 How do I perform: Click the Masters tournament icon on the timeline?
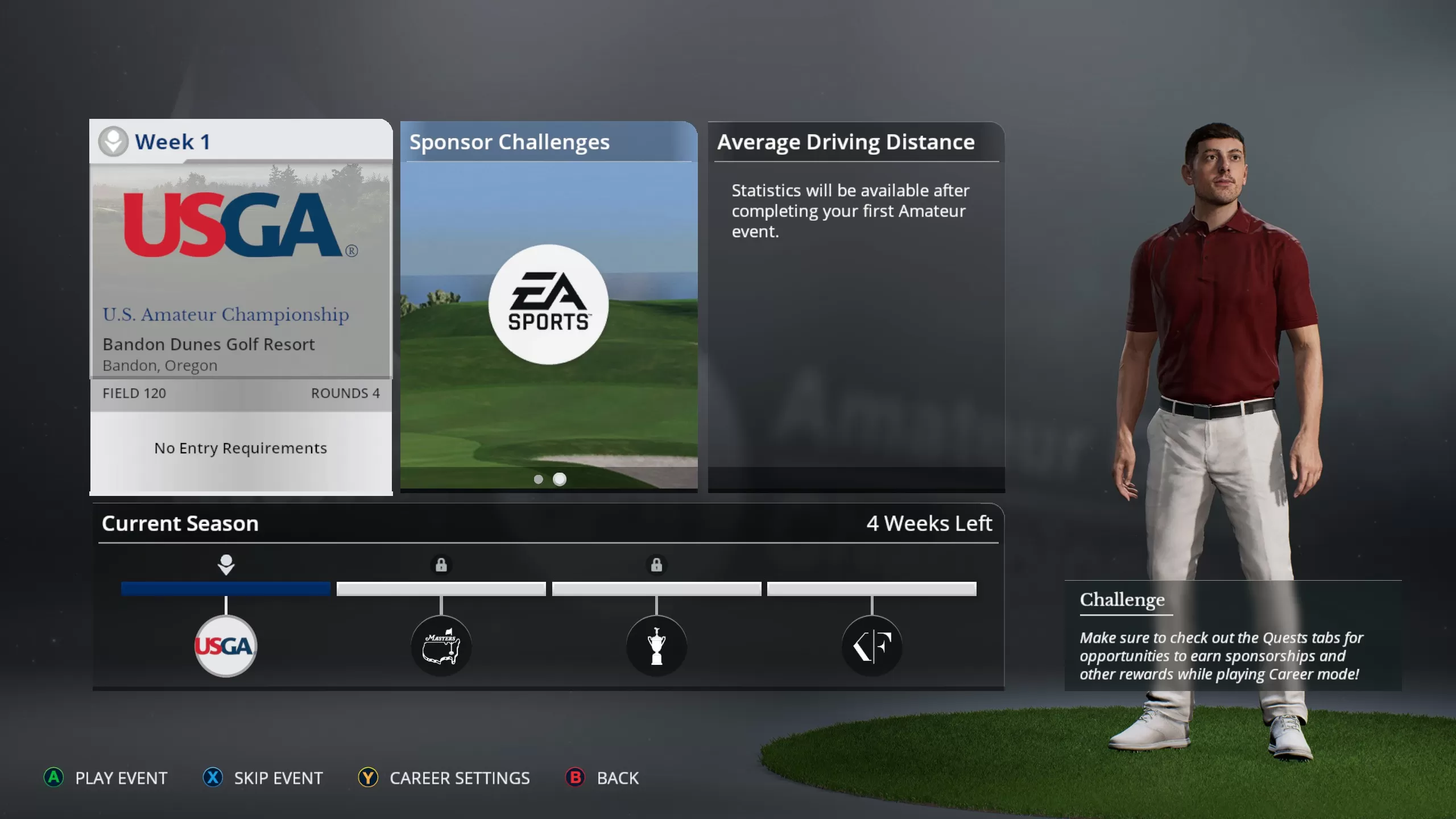point(442,644)
